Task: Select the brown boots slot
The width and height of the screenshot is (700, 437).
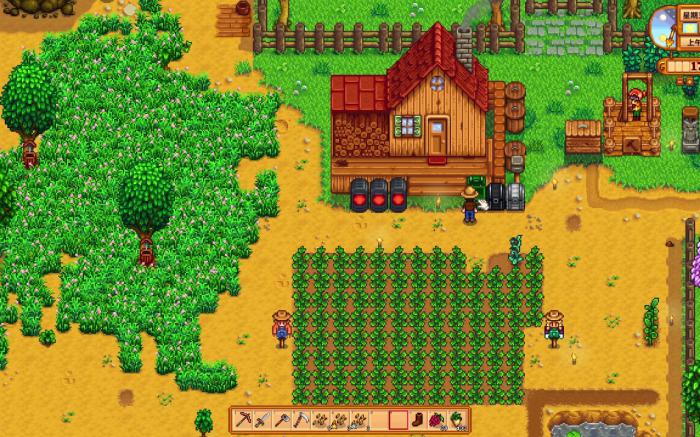Action: (x=416, y=420)
